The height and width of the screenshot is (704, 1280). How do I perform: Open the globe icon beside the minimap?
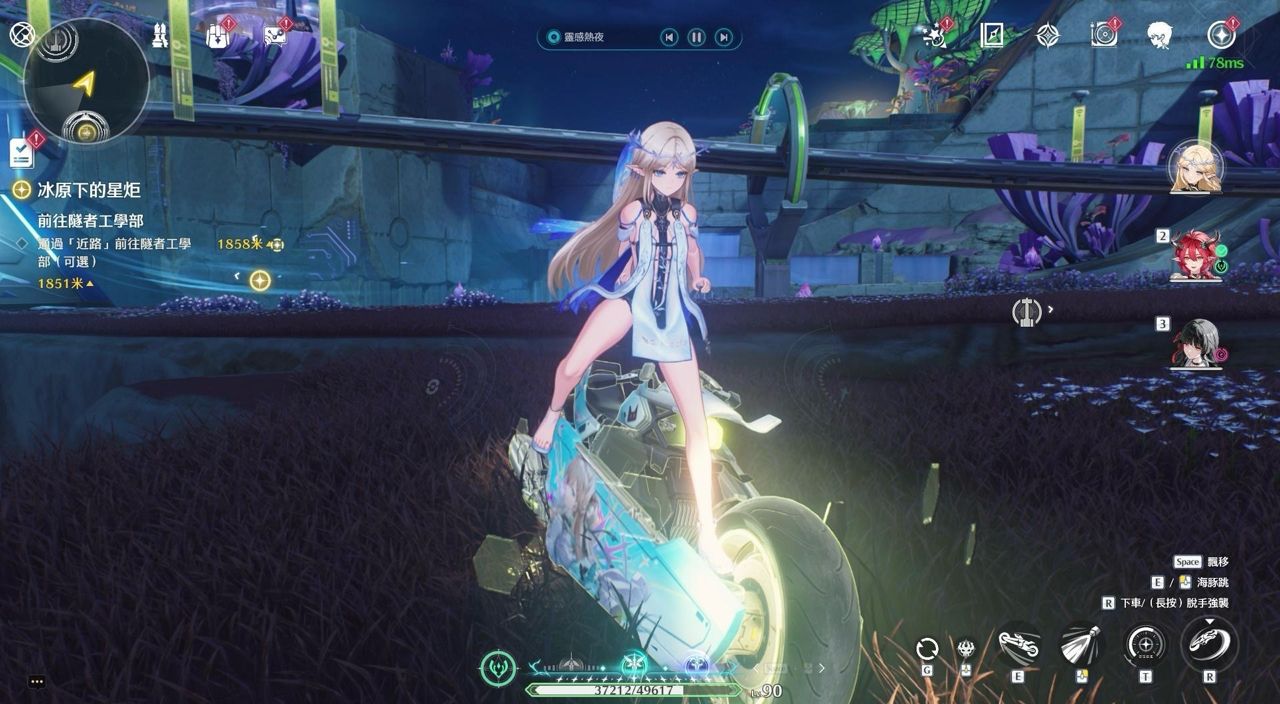[22, 35]
